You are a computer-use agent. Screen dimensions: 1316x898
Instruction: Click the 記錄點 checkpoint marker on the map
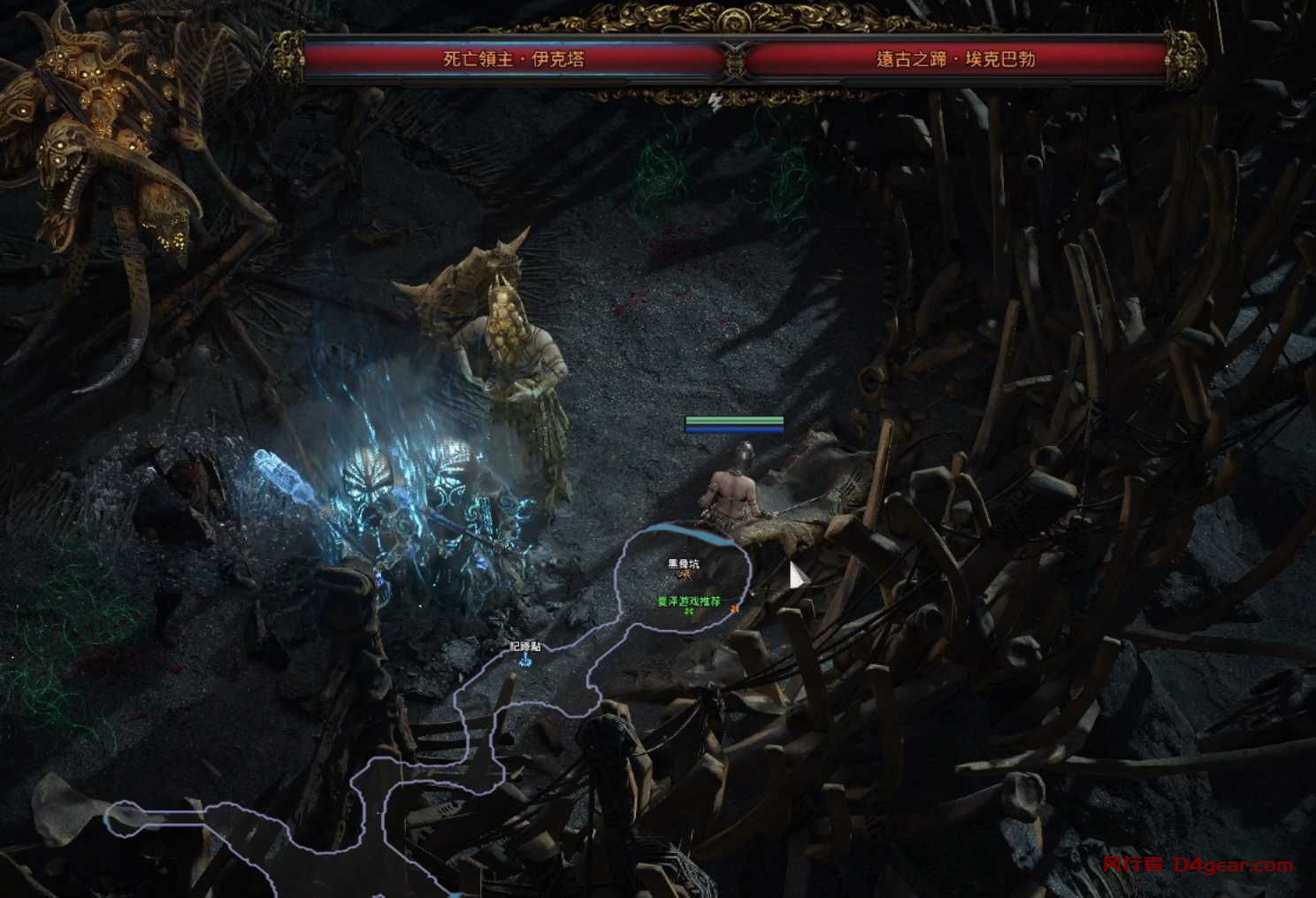coord(525,659)
